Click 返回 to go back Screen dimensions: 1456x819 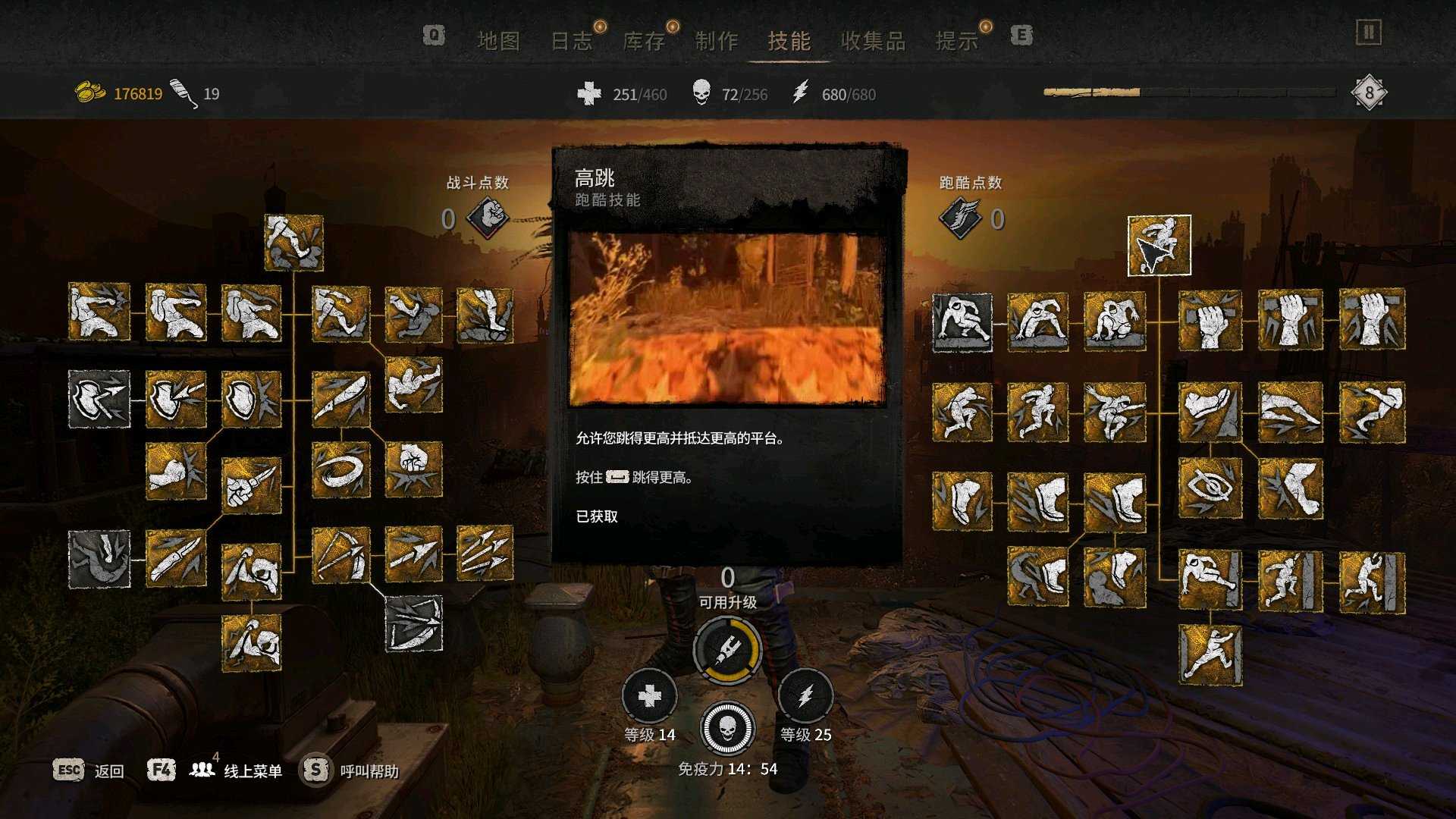[108, 770]
